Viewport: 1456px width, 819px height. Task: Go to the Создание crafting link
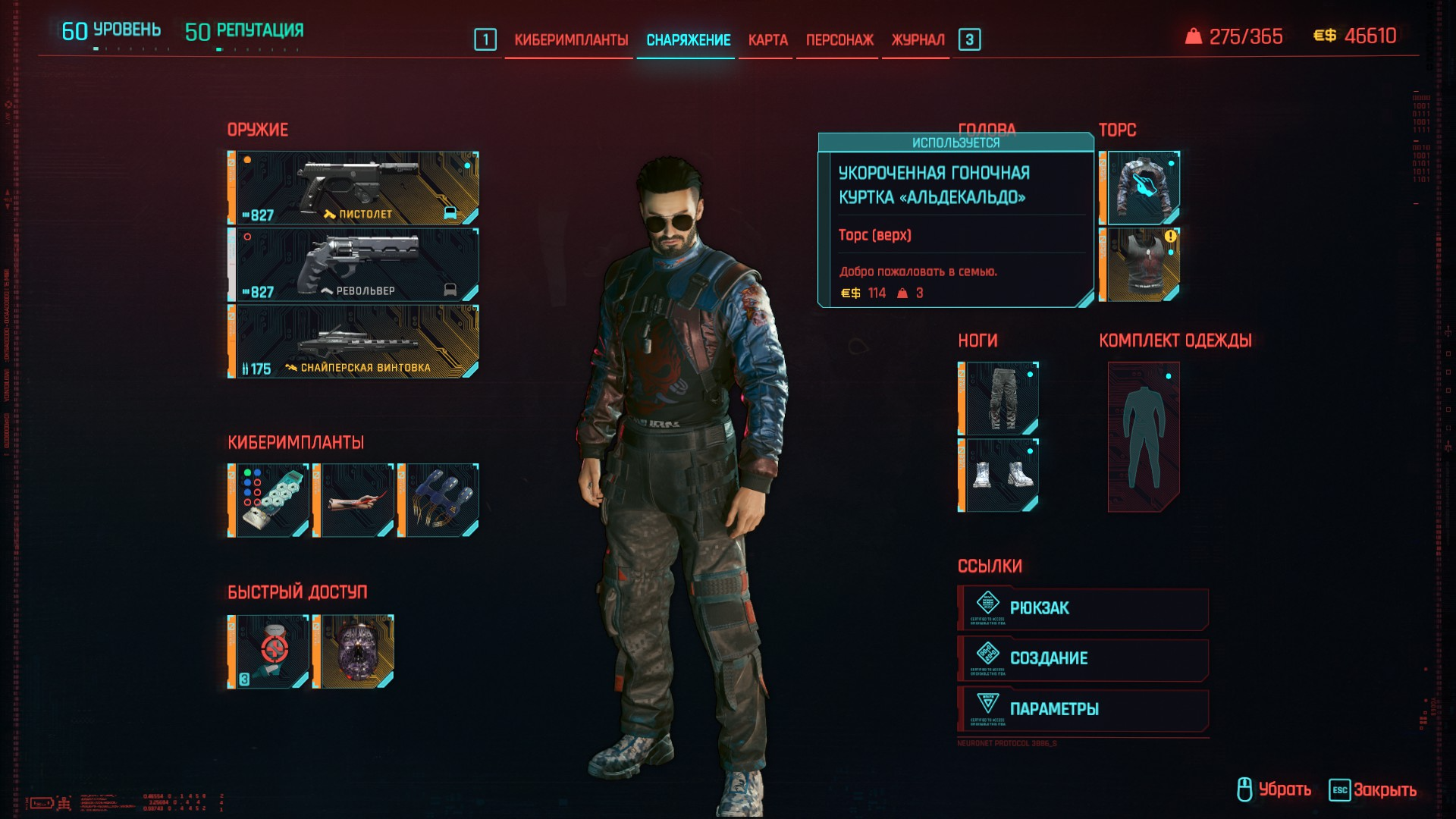(1083, 658)
